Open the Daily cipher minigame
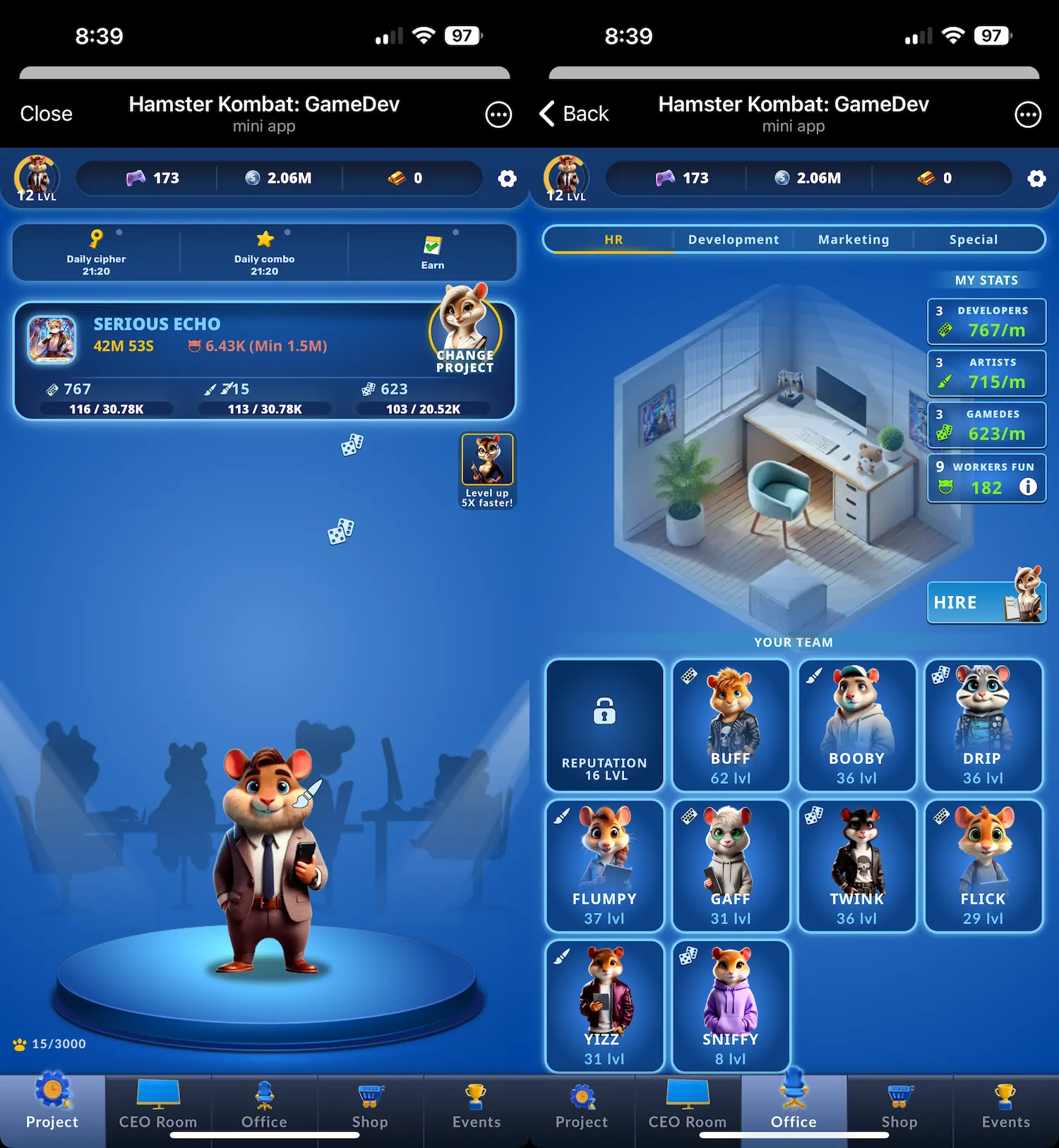Image resolution: width=1059 pixels, height=1148 pixels. pyautogui.click(x=97, y=251)
